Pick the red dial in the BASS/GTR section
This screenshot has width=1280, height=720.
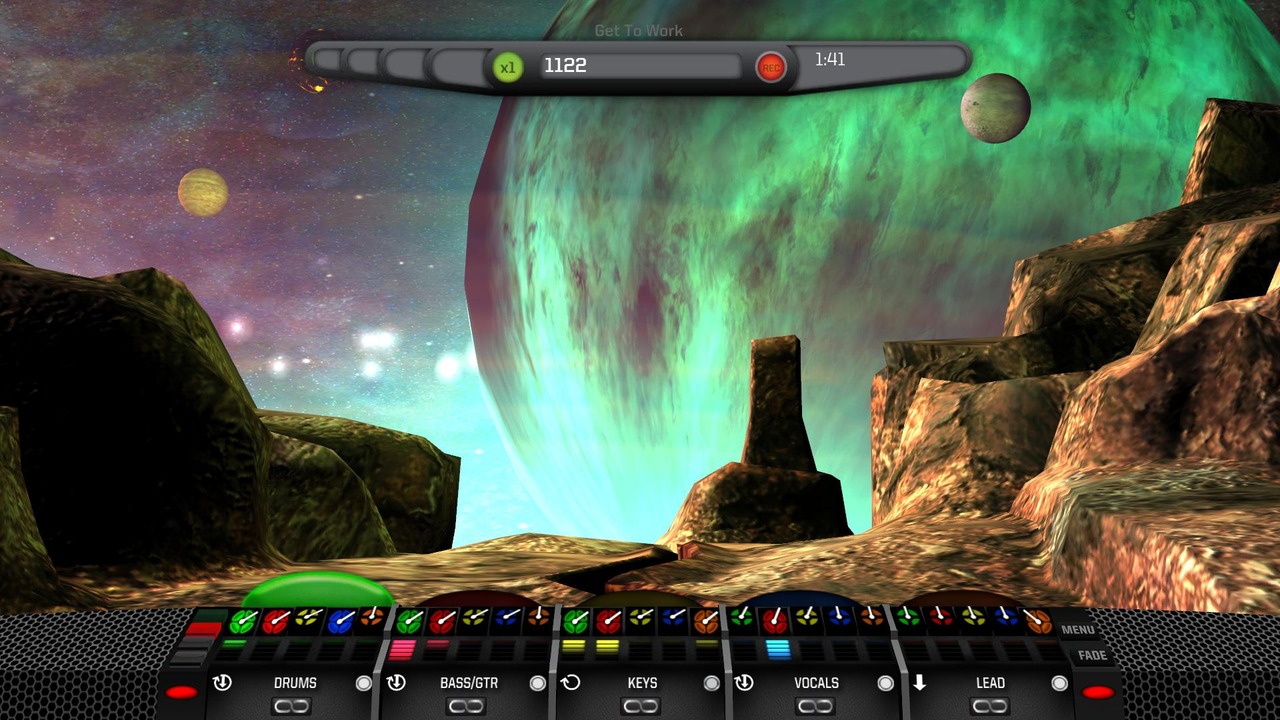tap(442, 622)
